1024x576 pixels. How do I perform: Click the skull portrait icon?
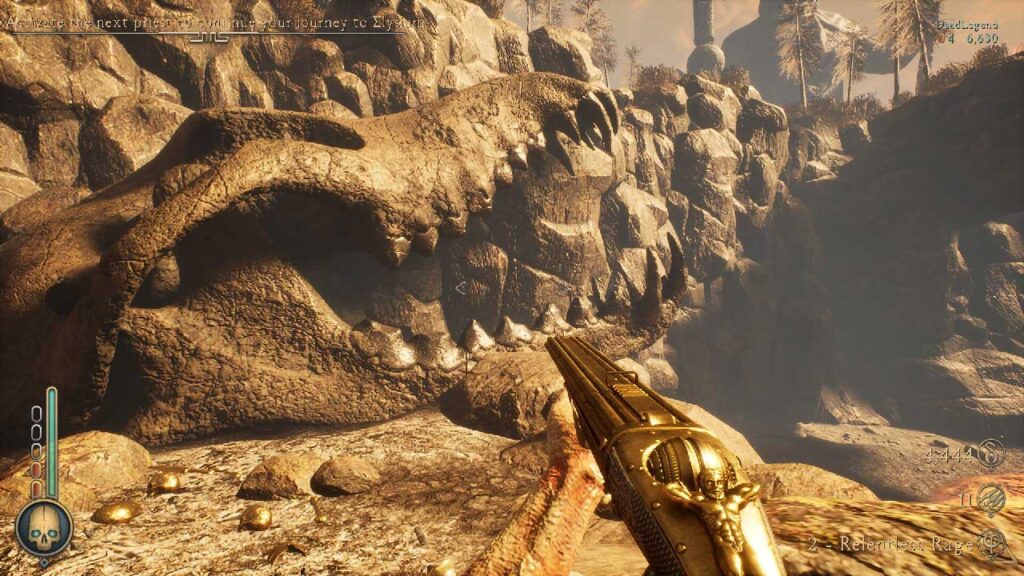tap(44, 527)
